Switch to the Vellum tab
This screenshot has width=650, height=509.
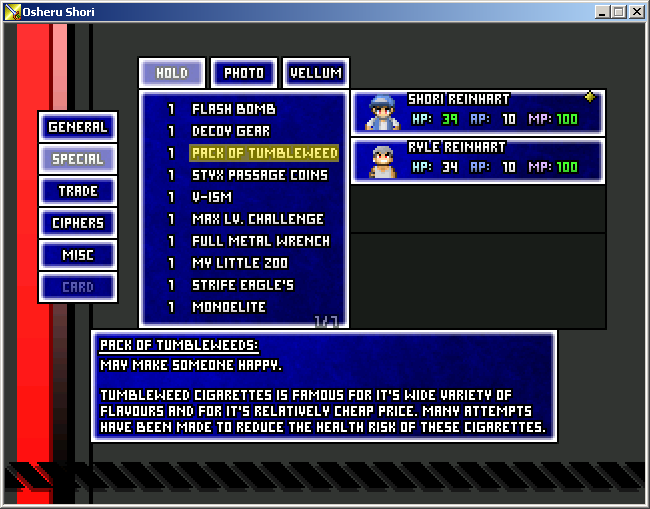(x=316, y=73)
